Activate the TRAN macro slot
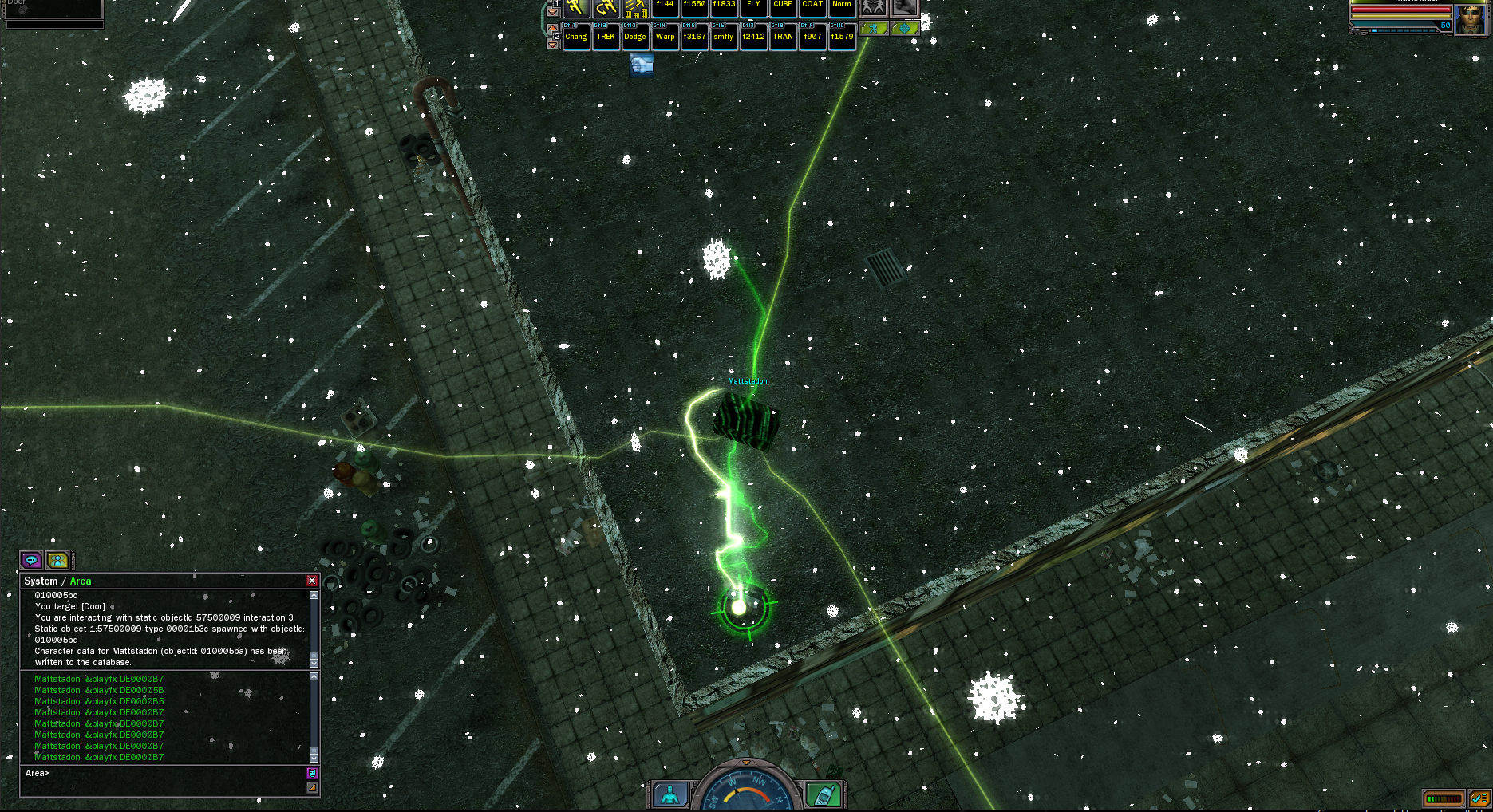The height and width of the screenshot is (812, 1493). (x=783, y=37)
